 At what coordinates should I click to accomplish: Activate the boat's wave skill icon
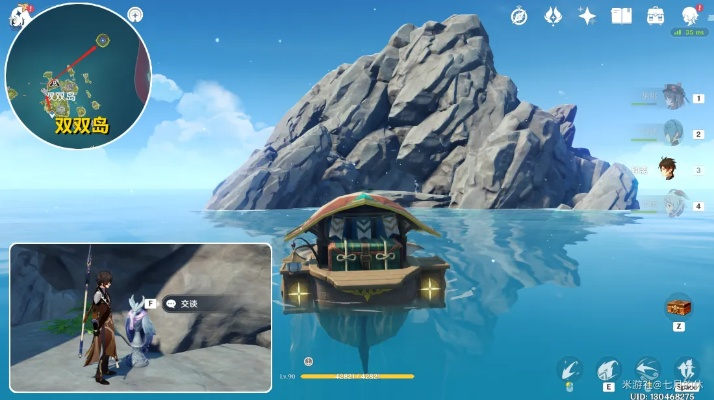[x=608, y=369]
